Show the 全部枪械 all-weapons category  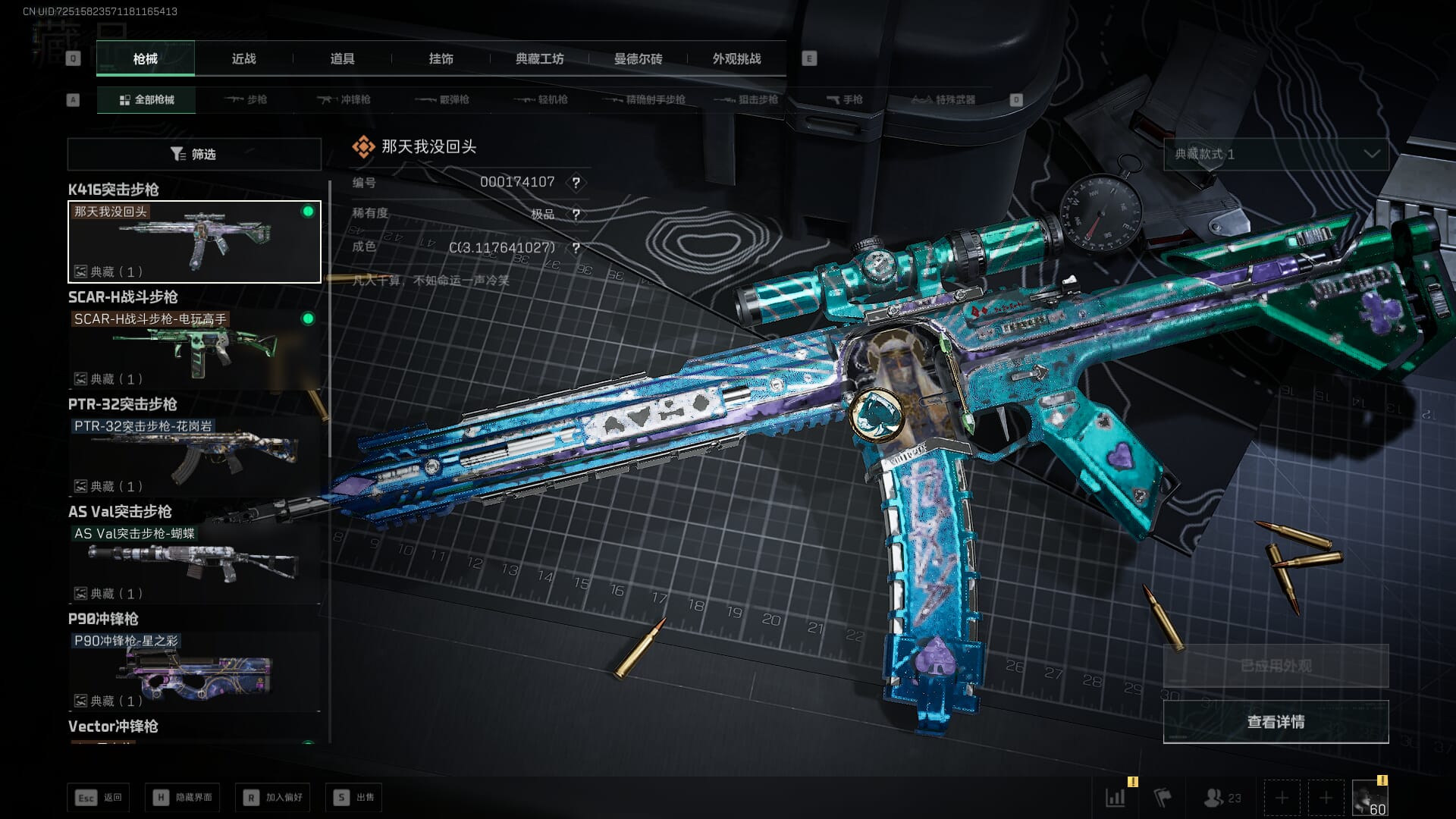pyautogui.click(x=146, y=99)
